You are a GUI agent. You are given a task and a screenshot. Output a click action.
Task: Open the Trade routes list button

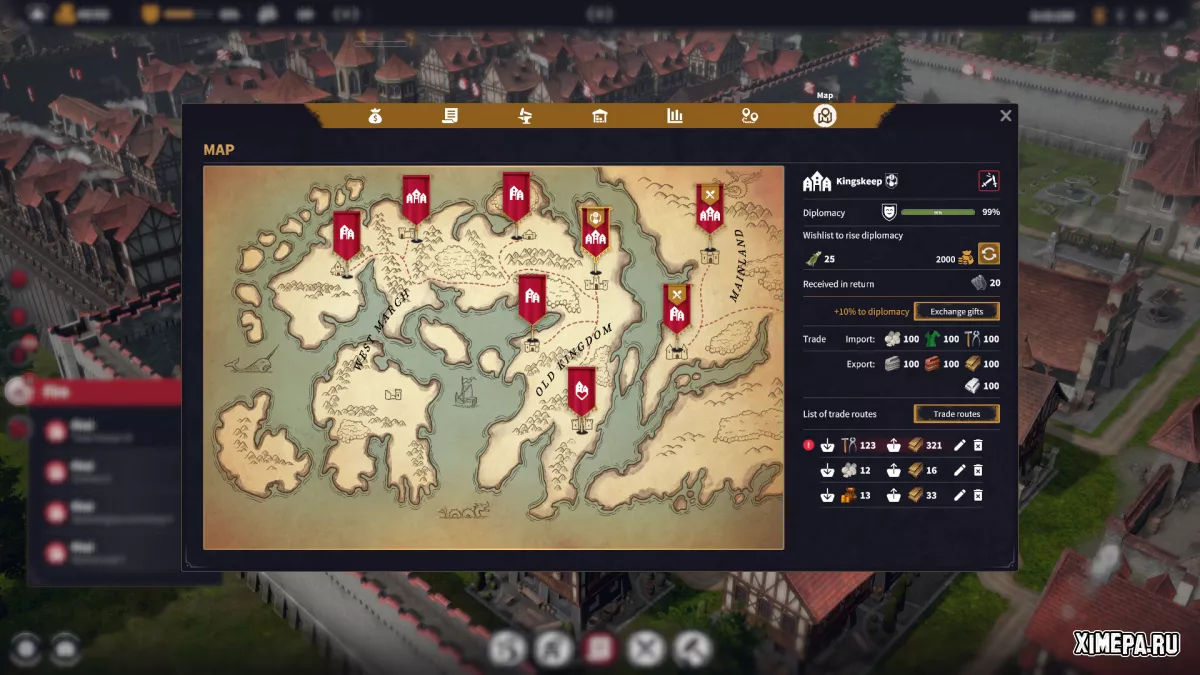pos(956,414)
